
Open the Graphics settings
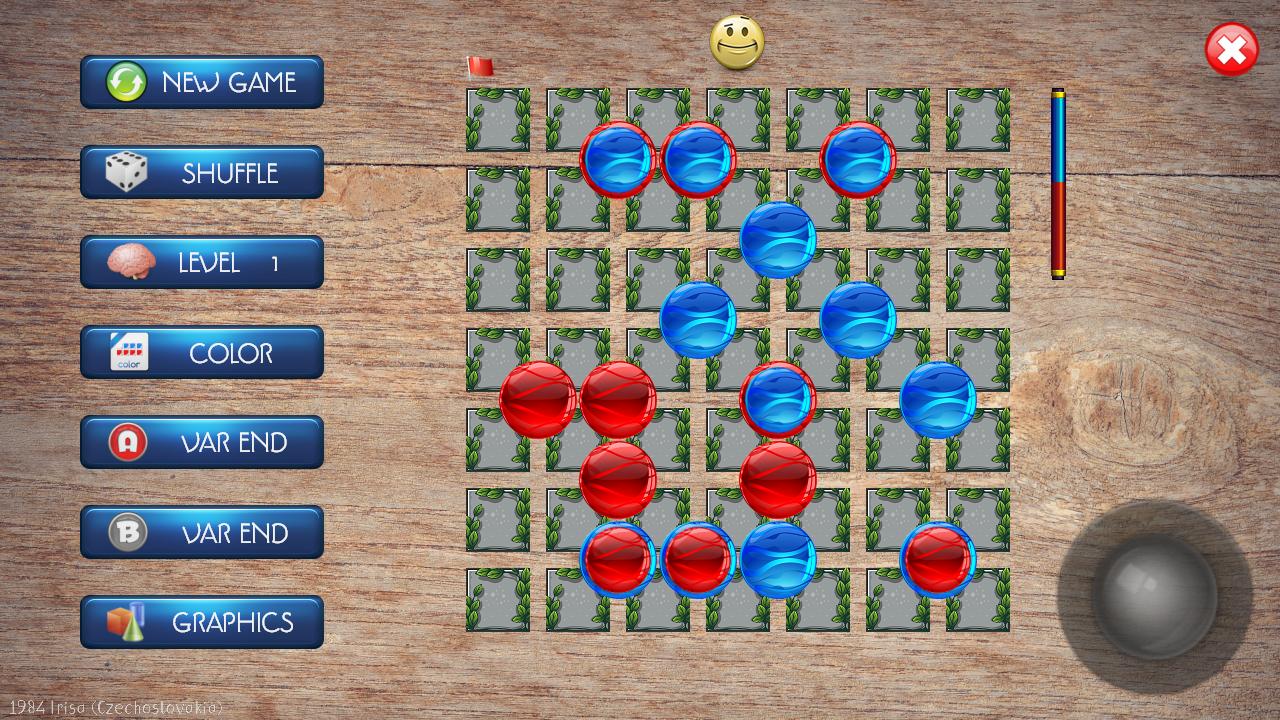(202, 622)
